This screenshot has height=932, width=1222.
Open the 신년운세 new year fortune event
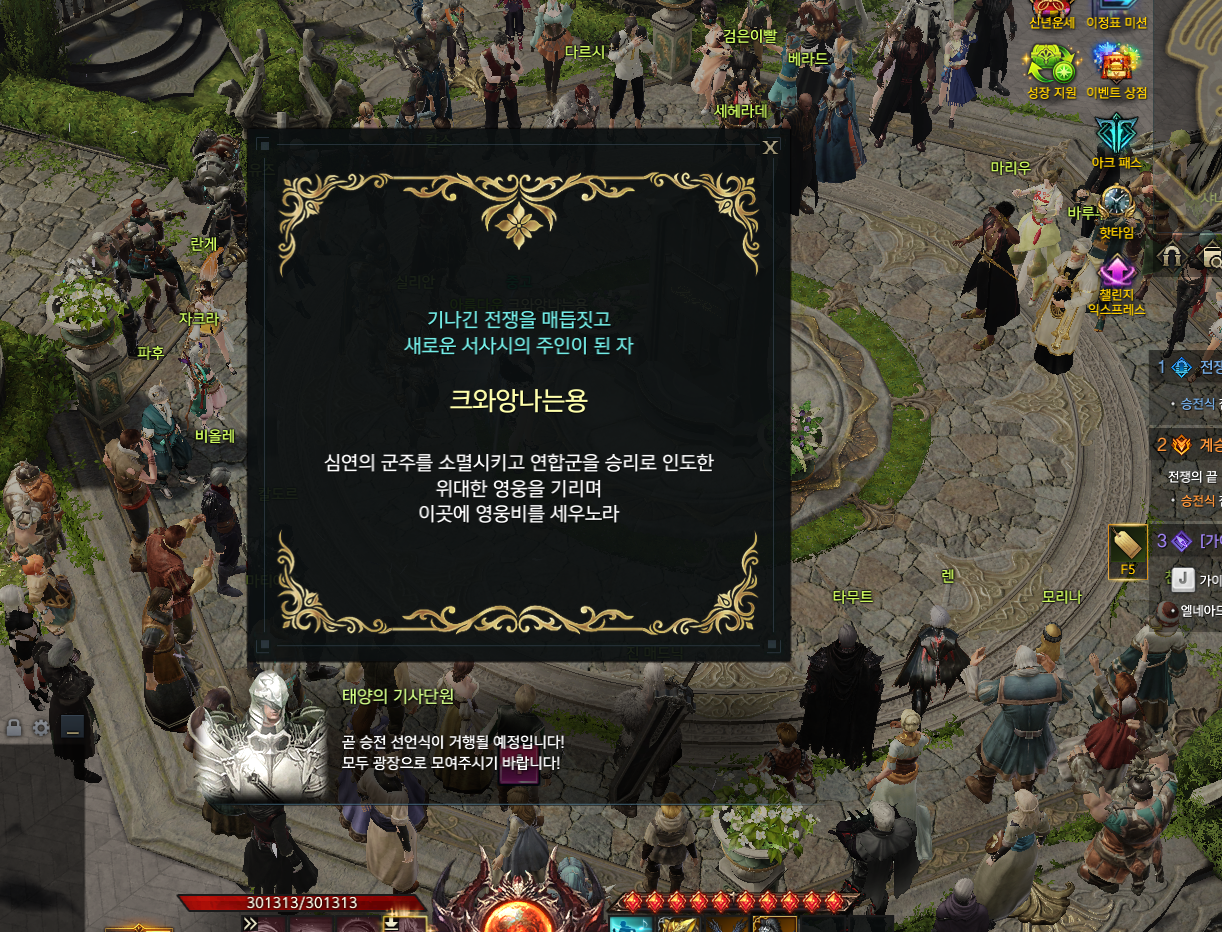[x=1051, y=10]
